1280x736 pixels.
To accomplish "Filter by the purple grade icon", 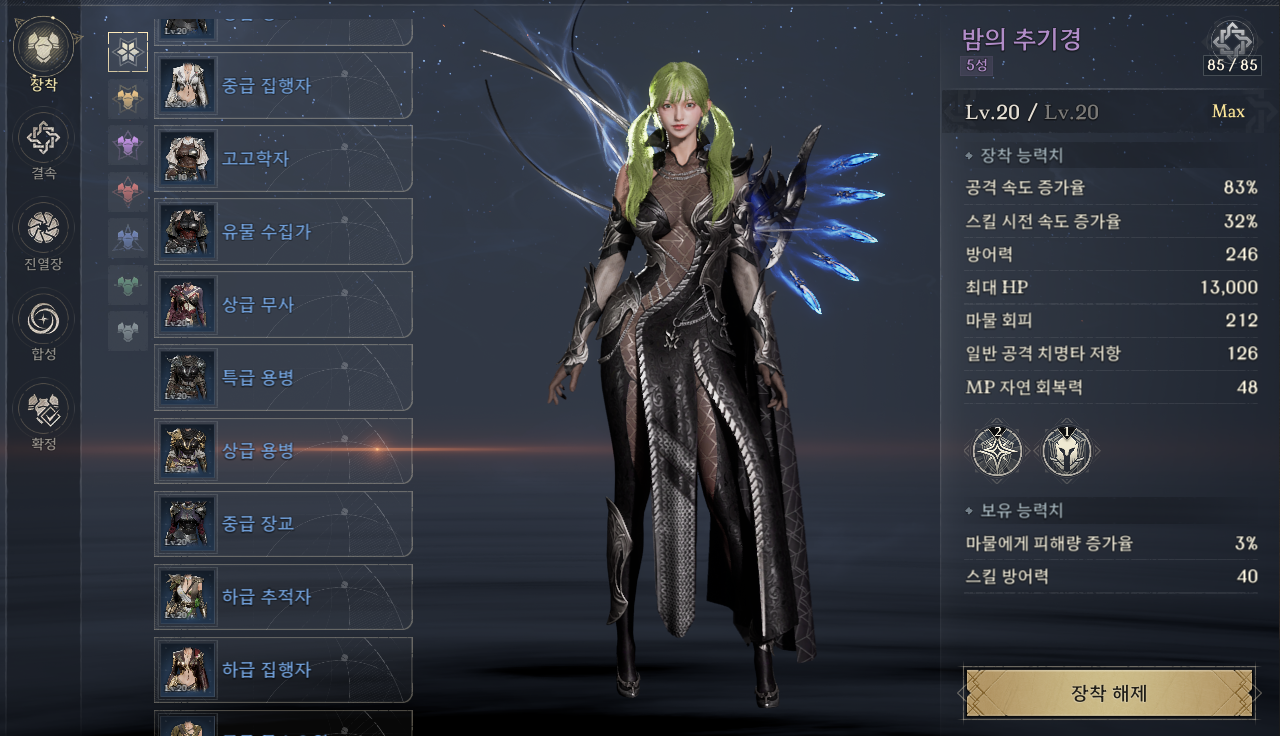I will (x=128, y=145).
